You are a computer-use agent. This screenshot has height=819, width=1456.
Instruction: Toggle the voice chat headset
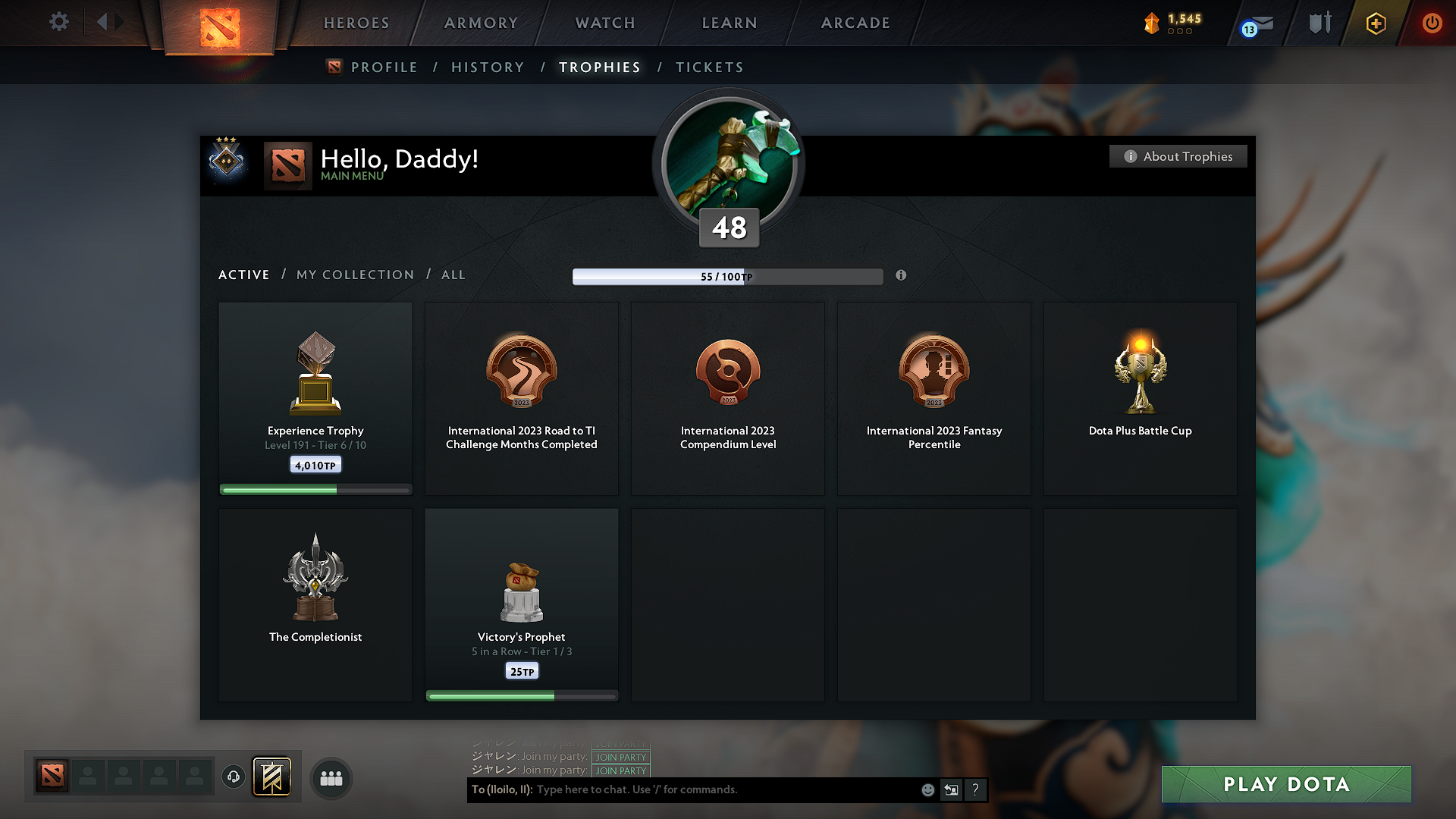coord(233,777)
